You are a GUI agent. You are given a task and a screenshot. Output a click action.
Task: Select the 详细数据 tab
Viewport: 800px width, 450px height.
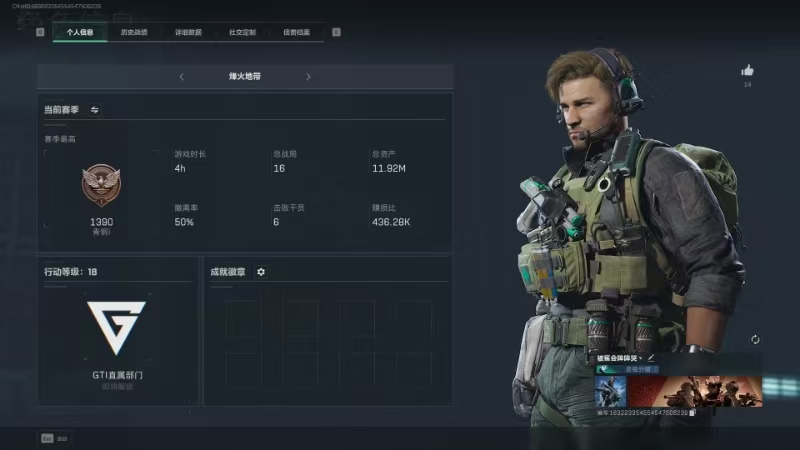[x=188, y=32]
